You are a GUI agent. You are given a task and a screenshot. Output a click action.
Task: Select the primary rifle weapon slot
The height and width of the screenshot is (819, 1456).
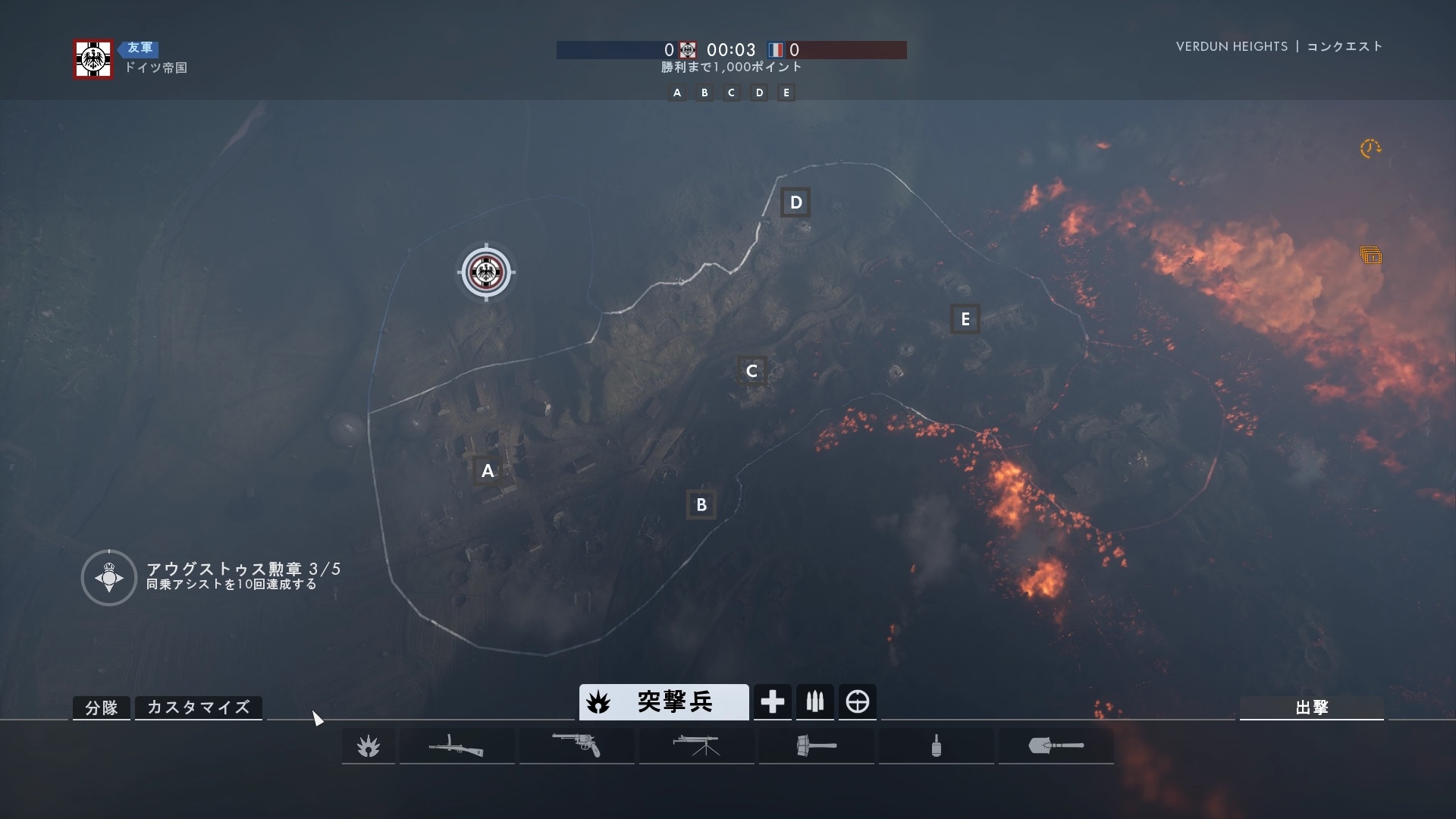coord(457,746)
